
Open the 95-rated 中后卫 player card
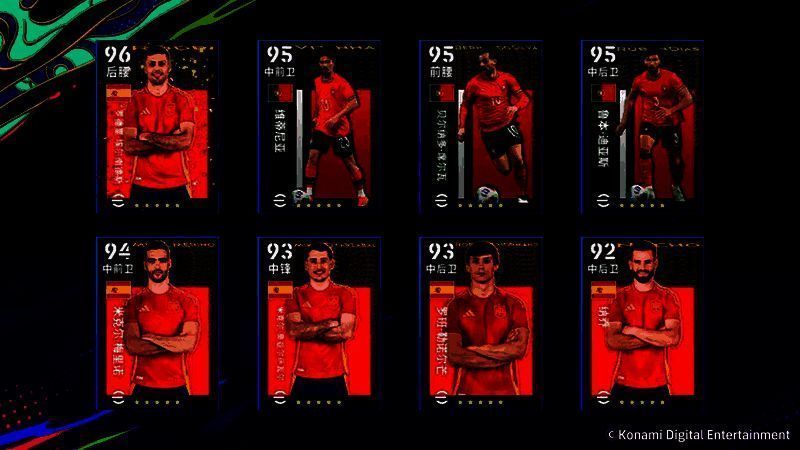[x=642, y=125]
